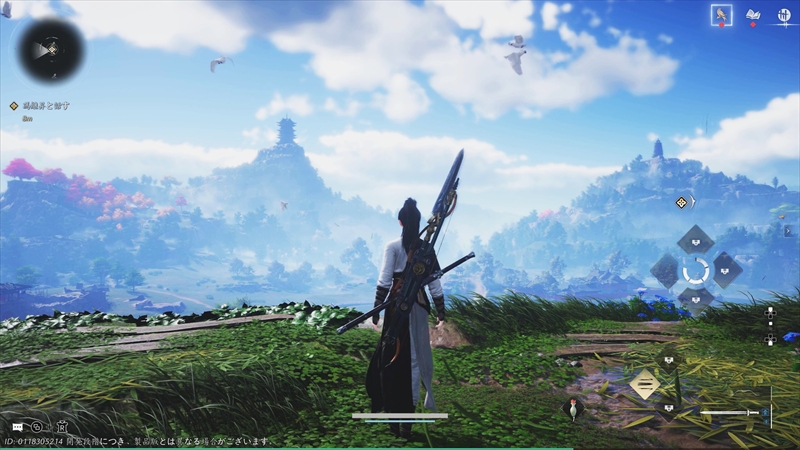Select the tracked quest objective text
The width and height of the screenshot is (800, 450).
46,105
